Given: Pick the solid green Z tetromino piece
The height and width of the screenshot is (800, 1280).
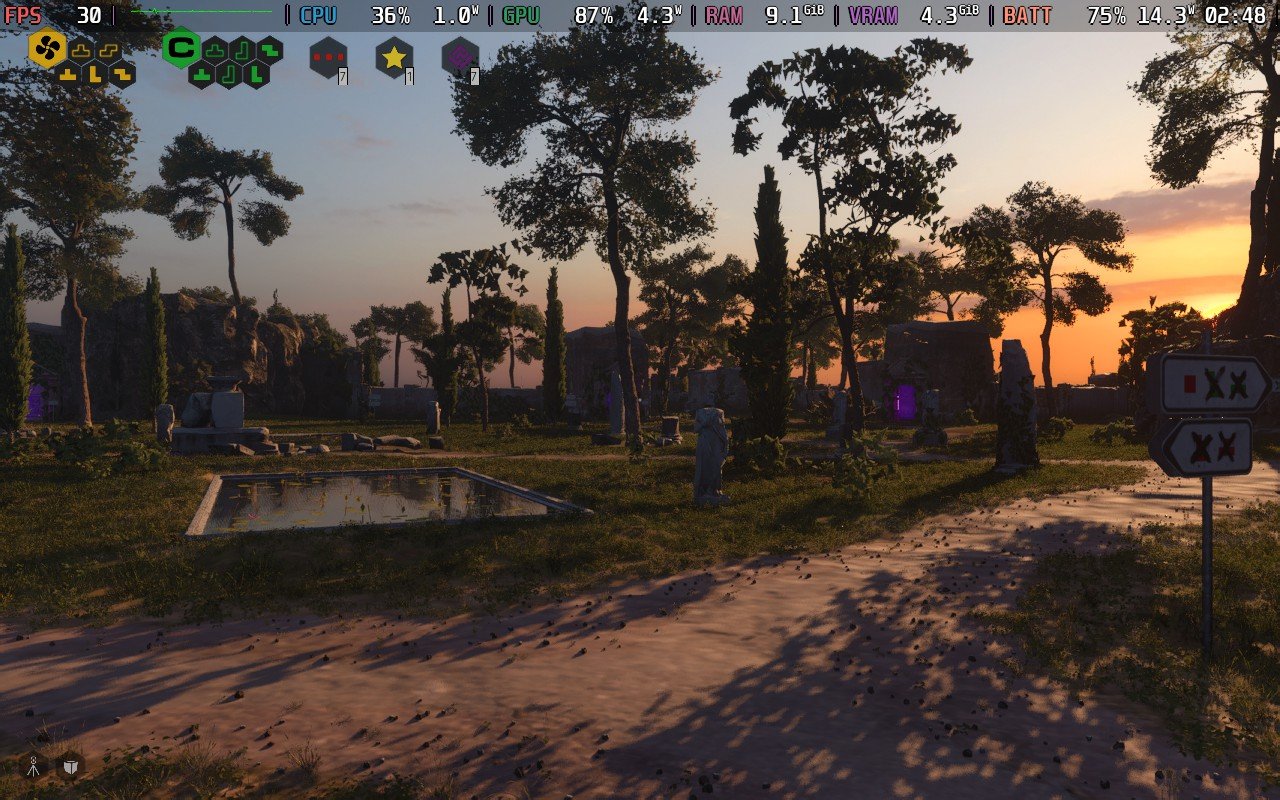Looking at the screenshot, I should coord(270,50).
